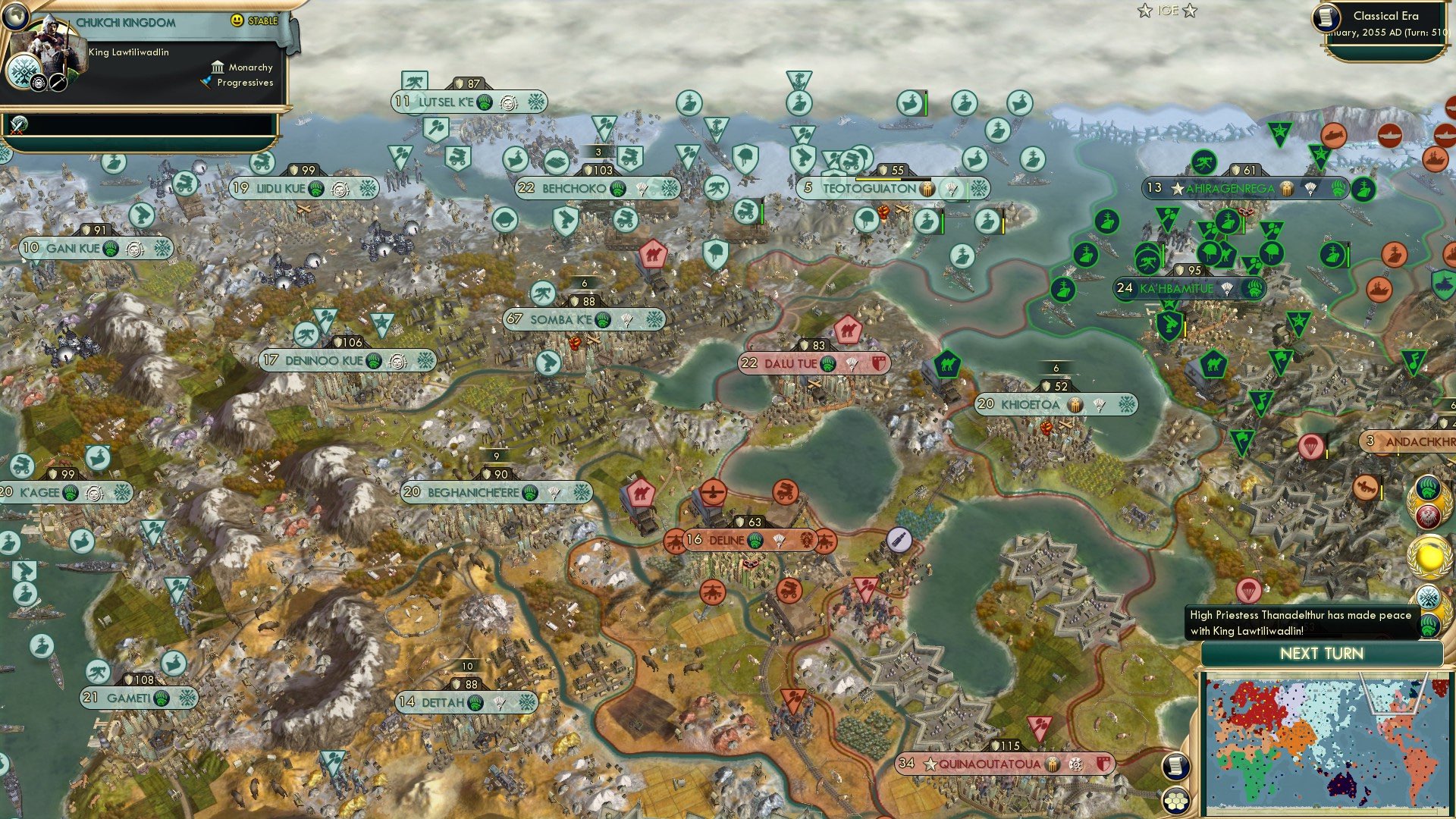Click the snowflake Chukchi civilization emblem
1456x819 pixels.
click(24, 73)
